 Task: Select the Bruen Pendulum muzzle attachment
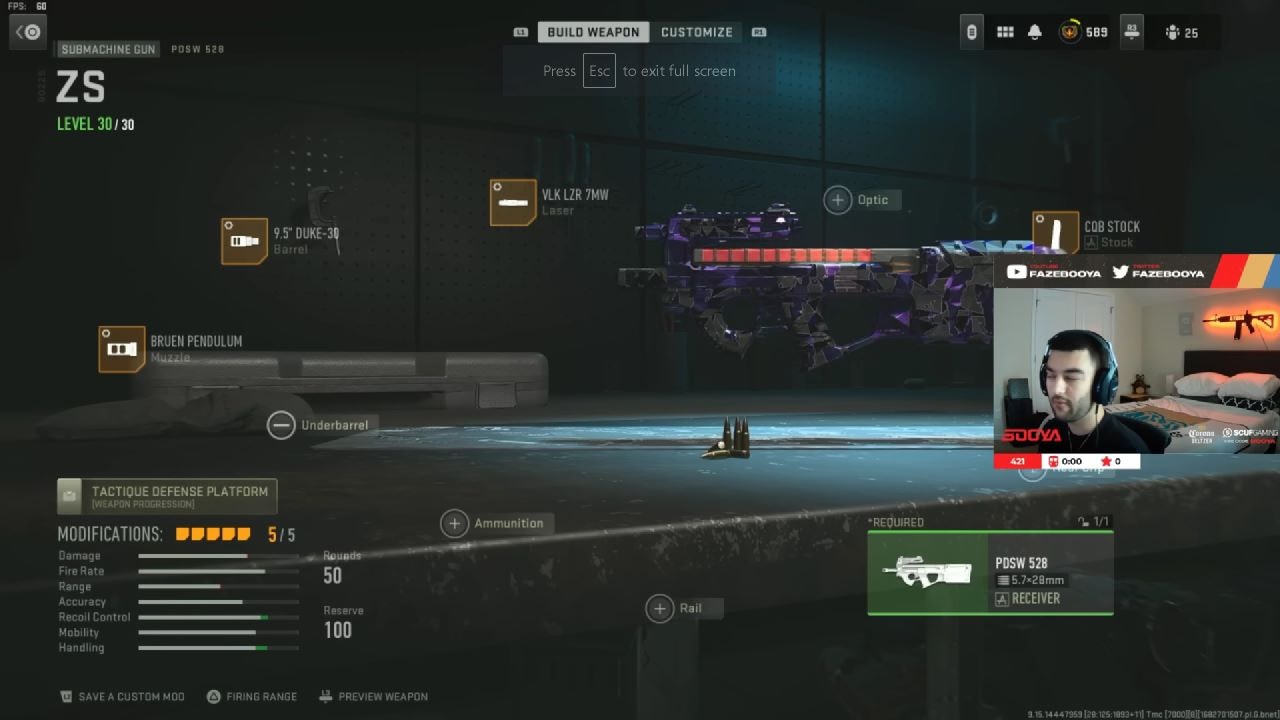click(x=122, y=349)
